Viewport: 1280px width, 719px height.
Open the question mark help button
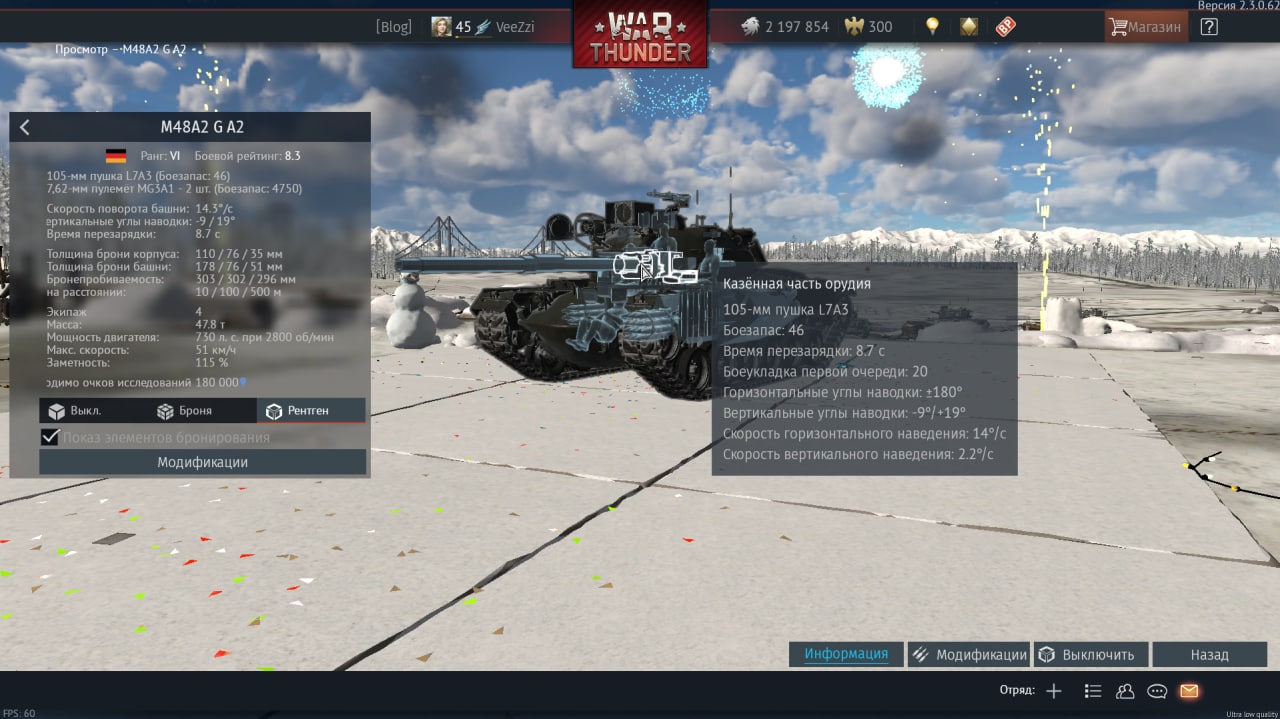tap(1209, 27)
